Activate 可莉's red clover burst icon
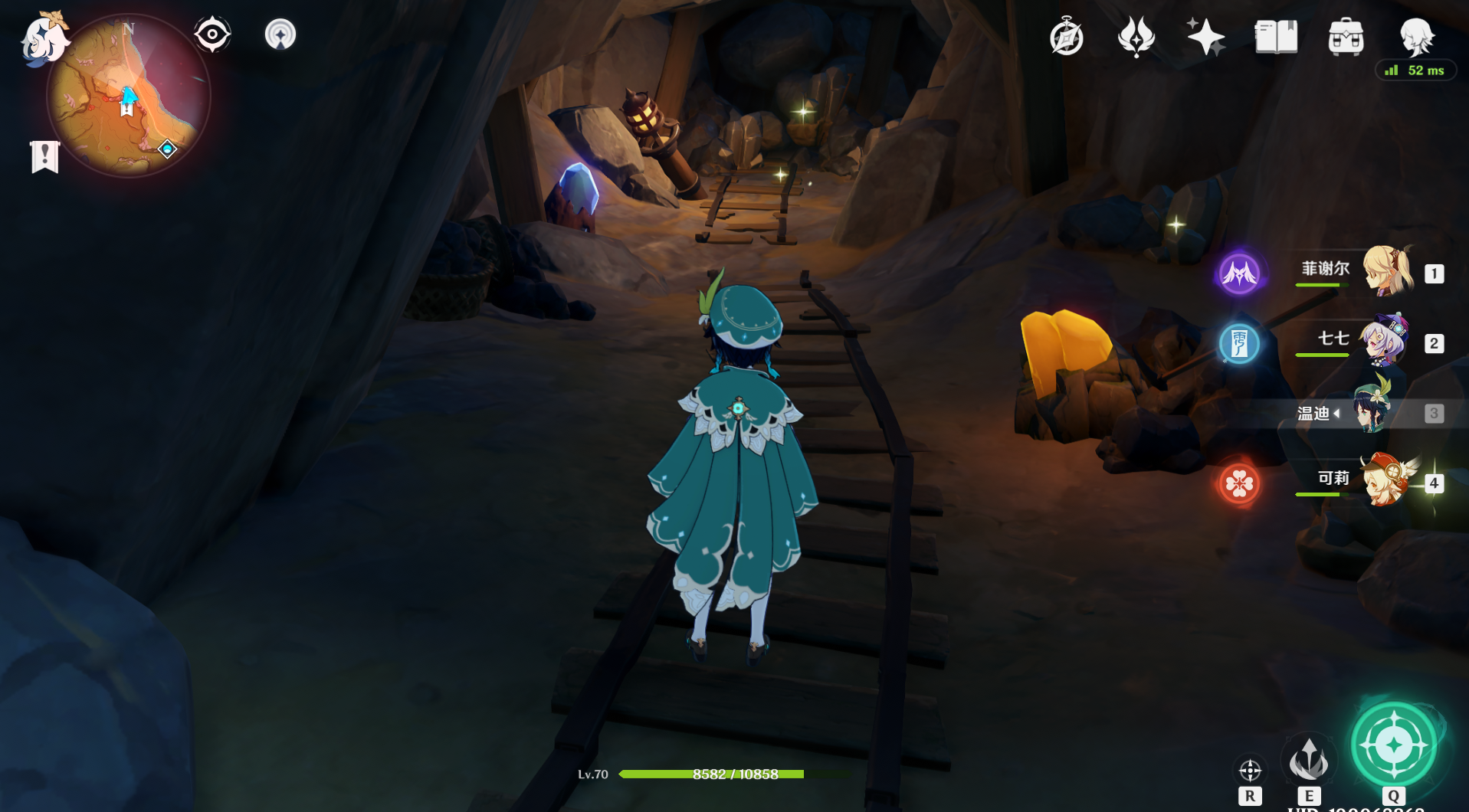The image size is (1469, 812). pos(1239,483)
